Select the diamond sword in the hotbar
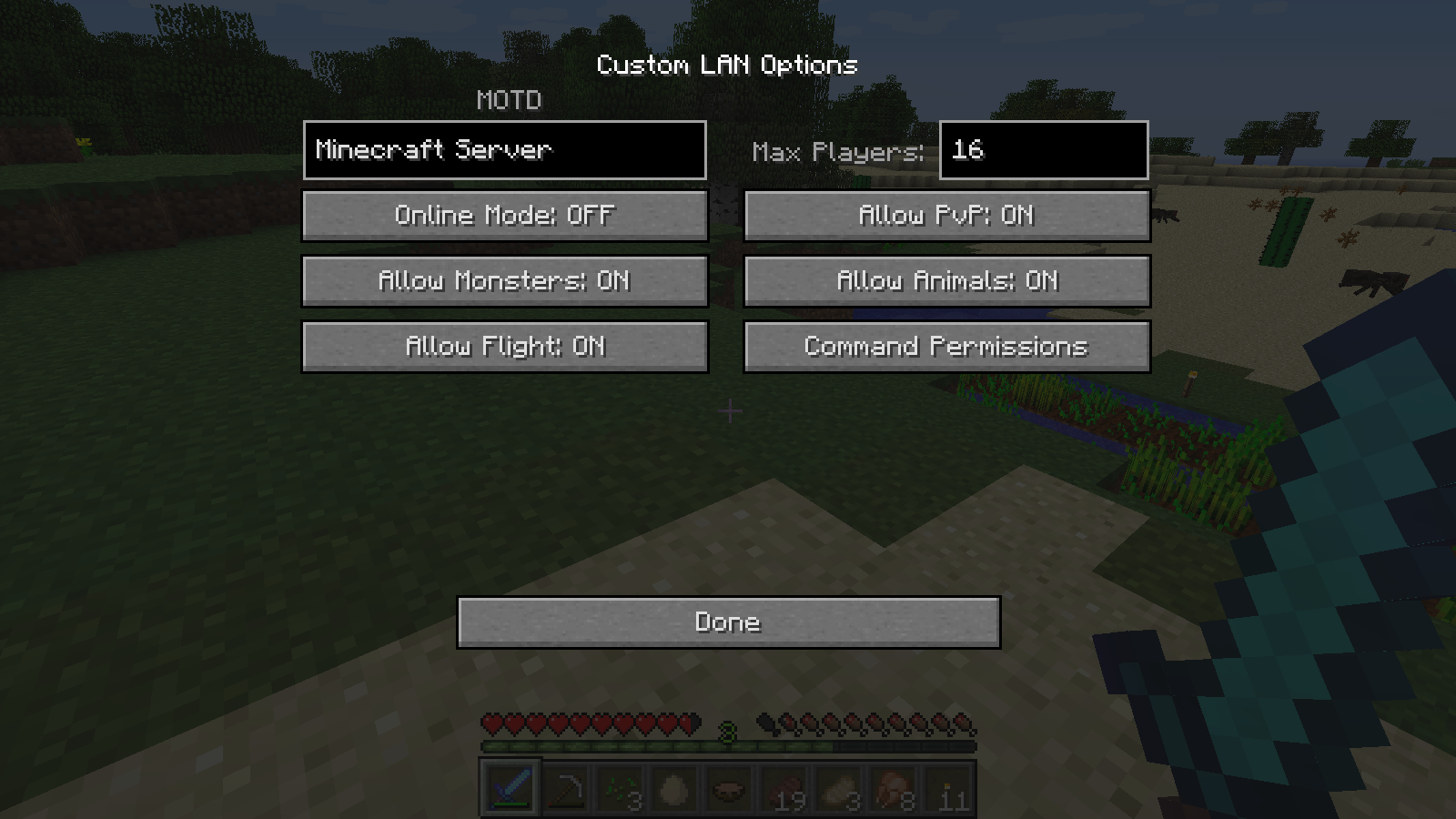 point(510,788)
